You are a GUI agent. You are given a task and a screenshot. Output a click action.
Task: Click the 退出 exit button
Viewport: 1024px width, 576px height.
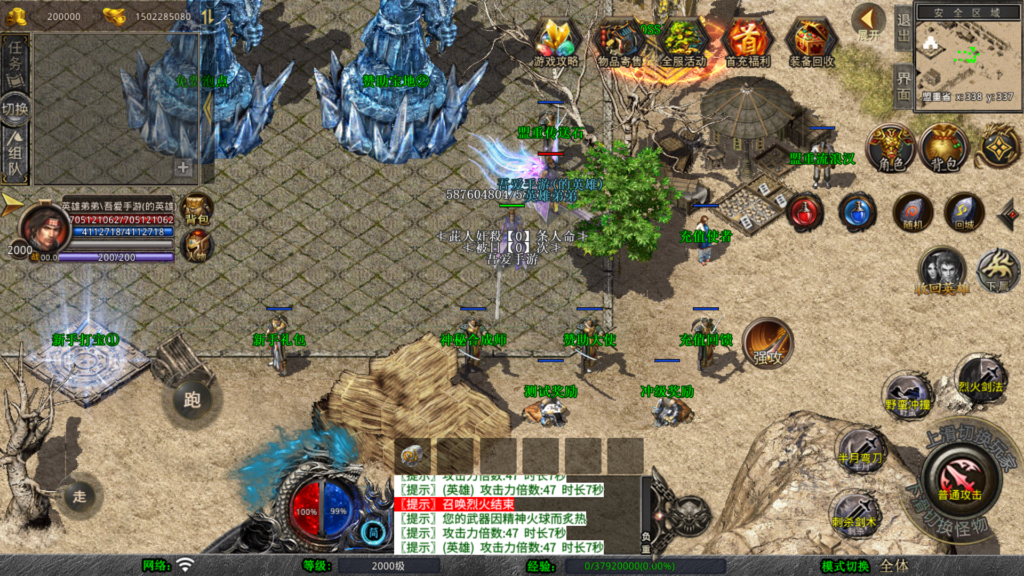(903, 28)
